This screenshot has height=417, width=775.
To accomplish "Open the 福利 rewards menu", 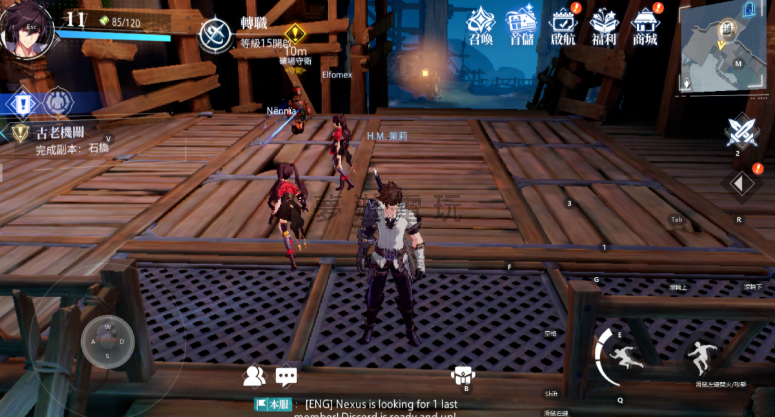I will [604, 27].
